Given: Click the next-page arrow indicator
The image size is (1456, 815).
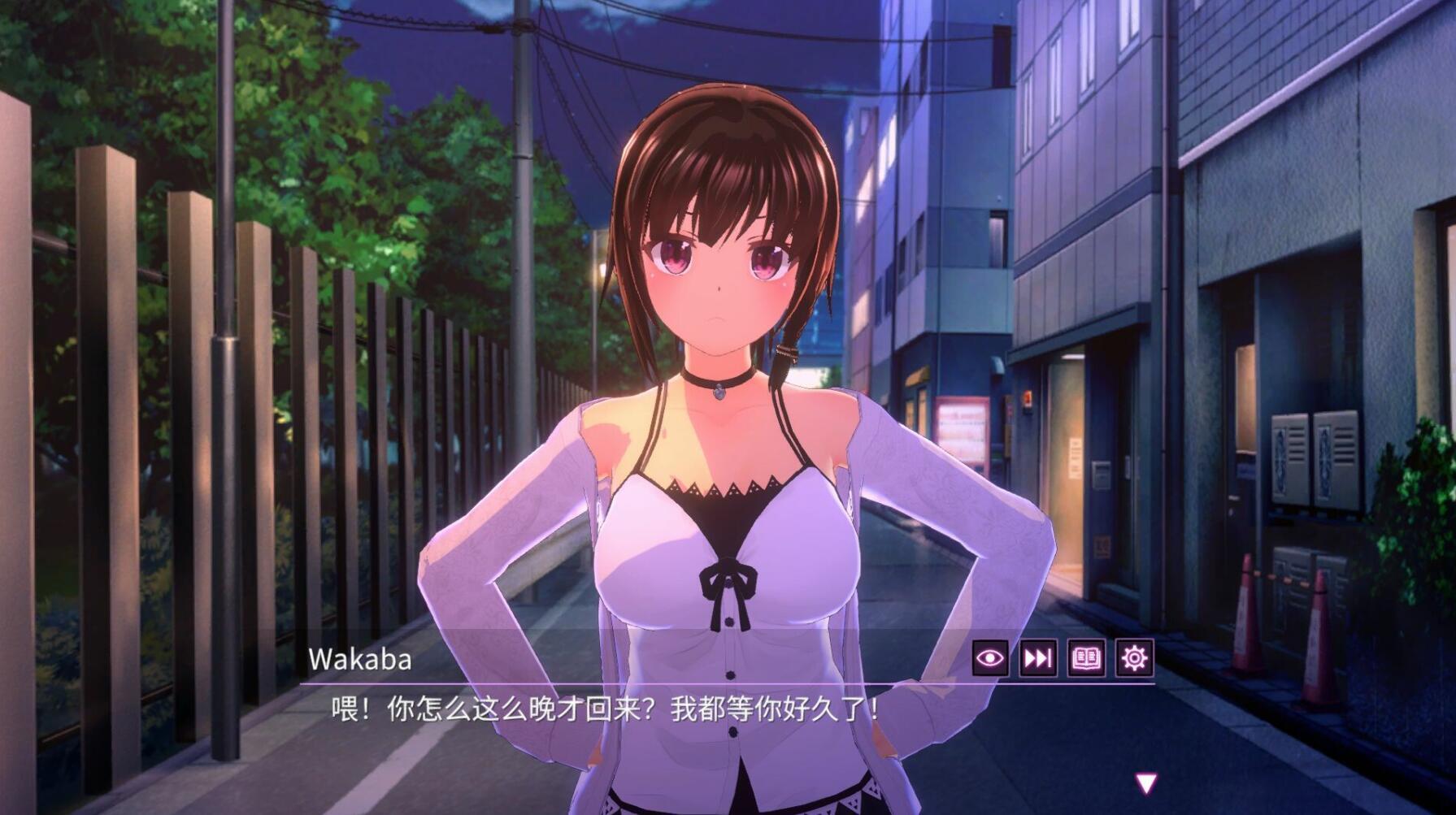Looking at the screenshot, I should pyautogui.click(x=1145, y=784).
